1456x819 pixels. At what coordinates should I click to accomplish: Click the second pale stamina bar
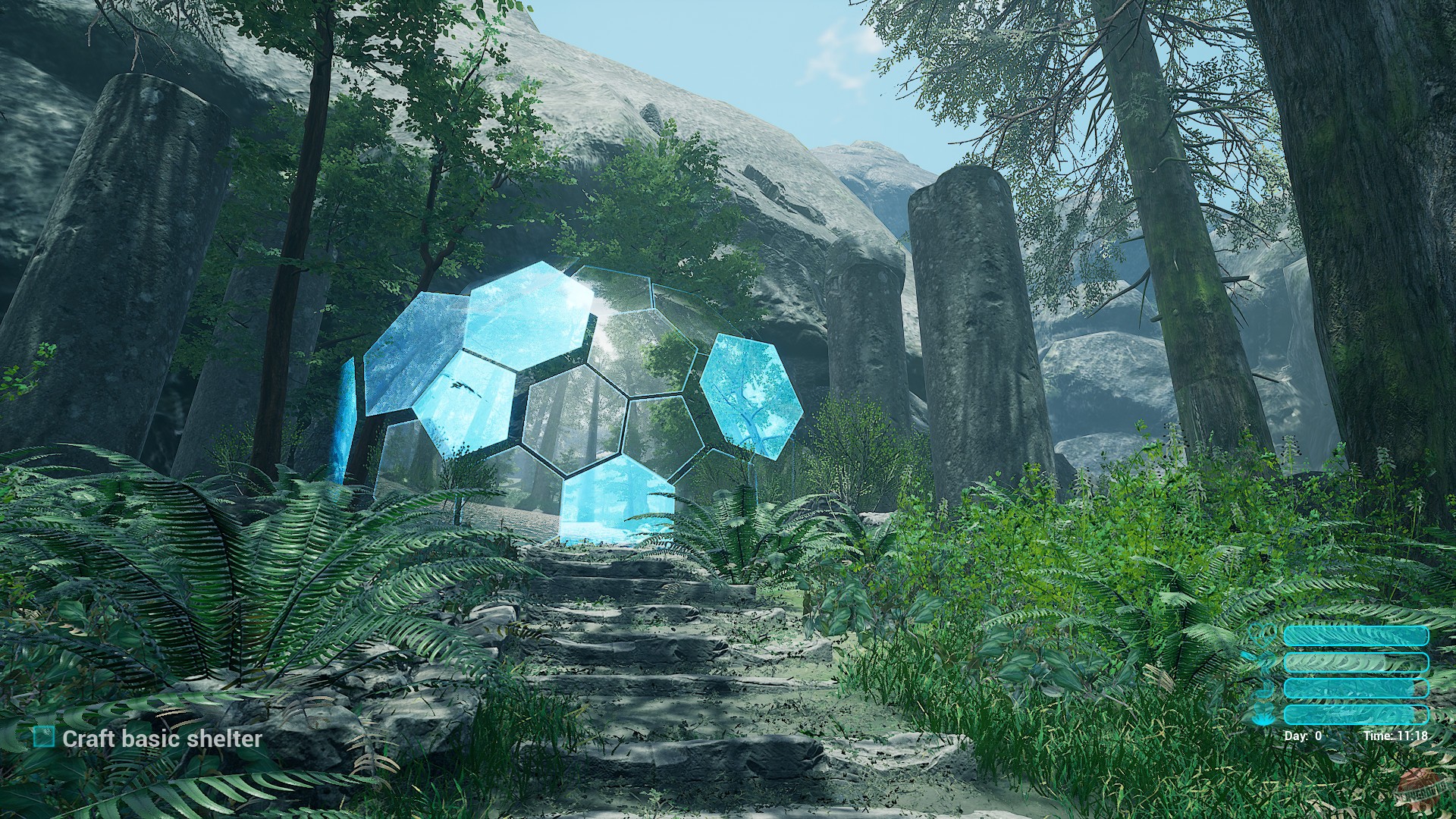tap(1356, 662)
